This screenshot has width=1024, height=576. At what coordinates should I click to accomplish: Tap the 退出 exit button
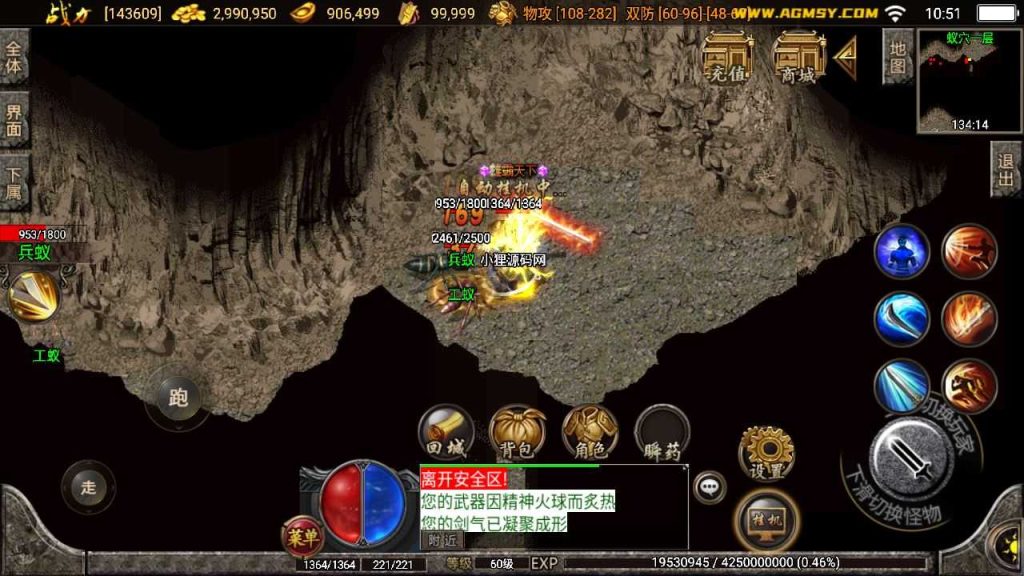coord(1006,169)
